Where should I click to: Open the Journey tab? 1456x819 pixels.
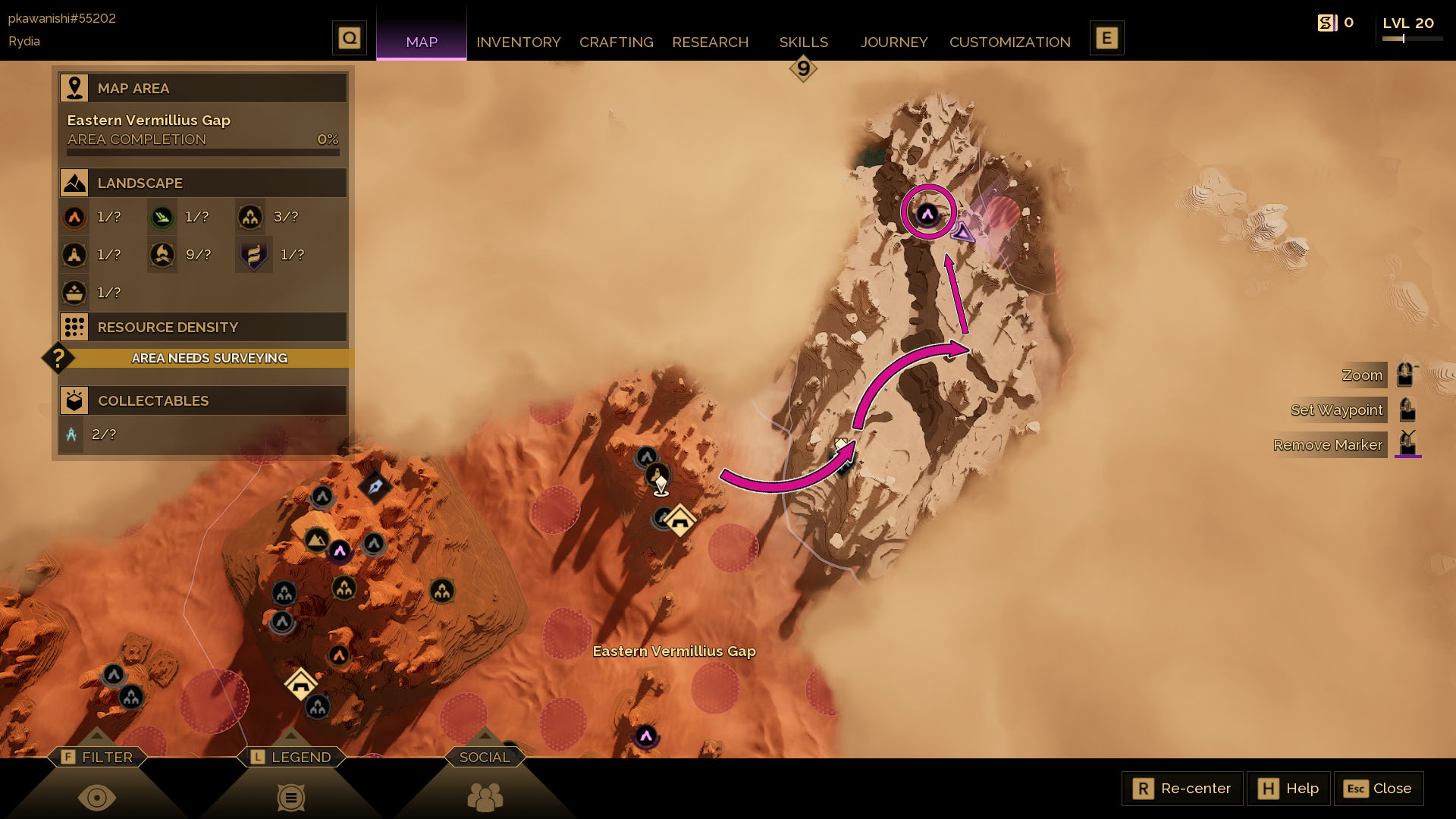pyautogui.click(x=893, y=42)
